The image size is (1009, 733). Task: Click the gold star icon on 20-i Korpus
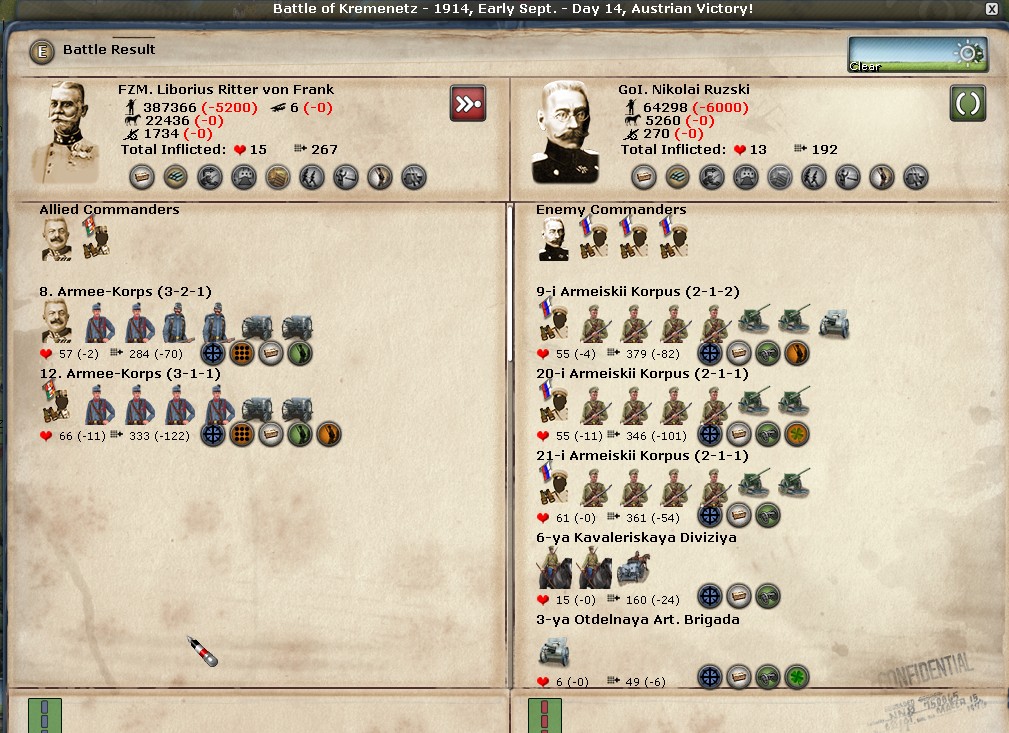797,434
